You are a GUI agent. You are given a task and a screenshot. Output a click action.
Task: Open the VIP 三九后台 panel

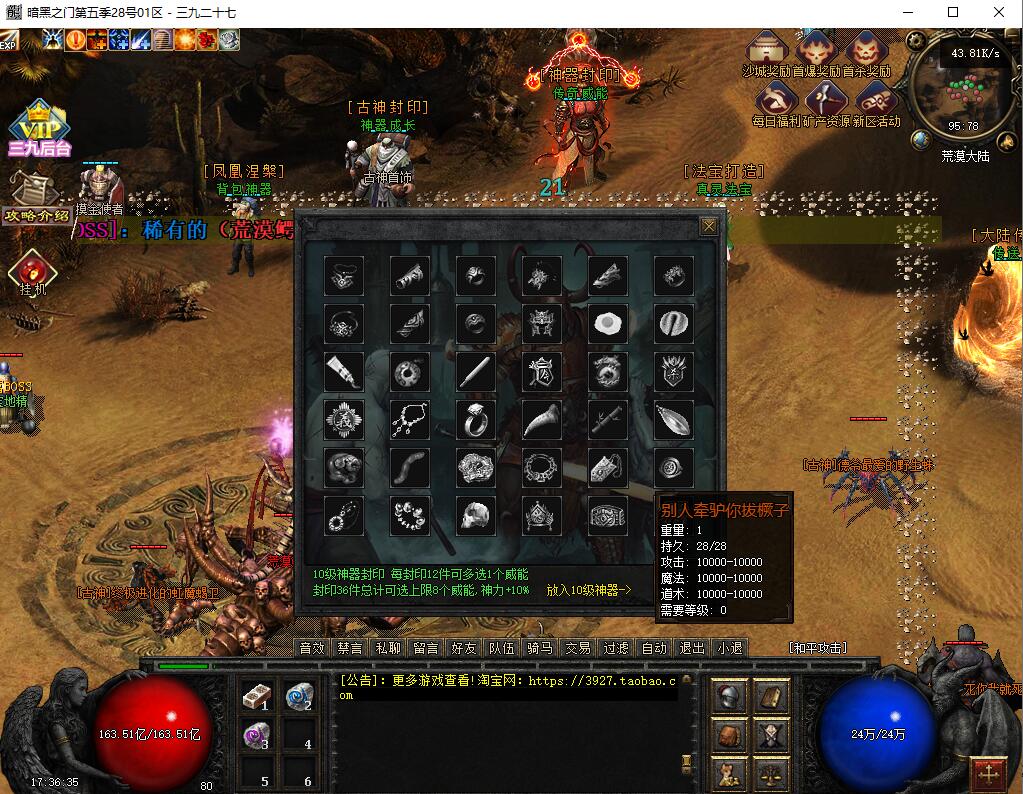pyautogui.click(x=40, y=128)
